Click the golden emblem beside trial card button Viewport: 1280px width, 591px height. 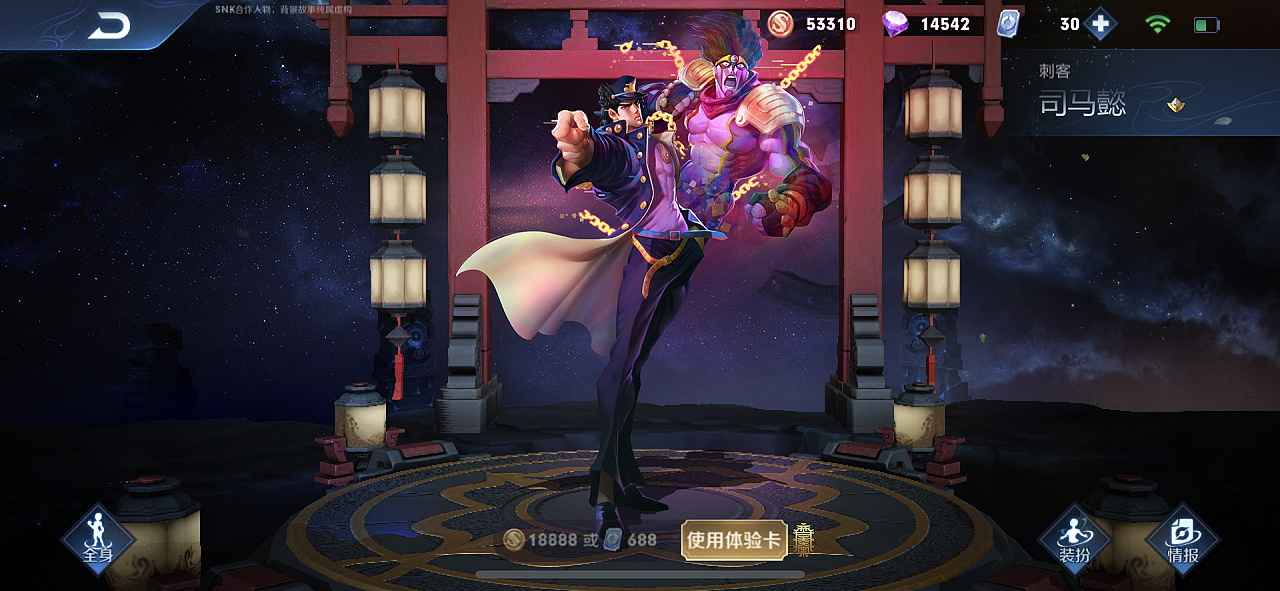point(804,539)
